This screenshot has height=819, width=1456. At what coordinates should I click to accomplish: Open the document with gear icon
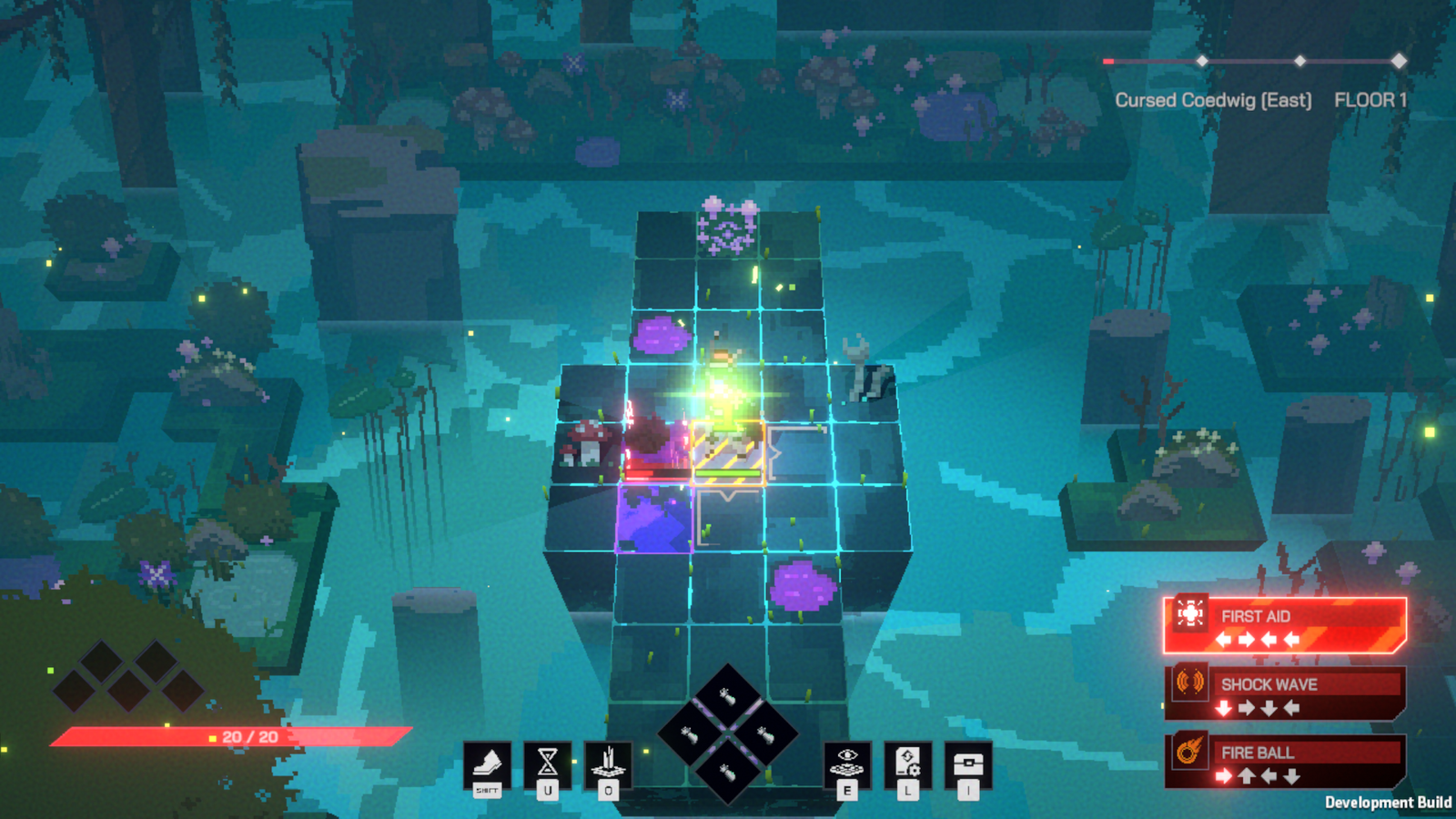[907, 763]
